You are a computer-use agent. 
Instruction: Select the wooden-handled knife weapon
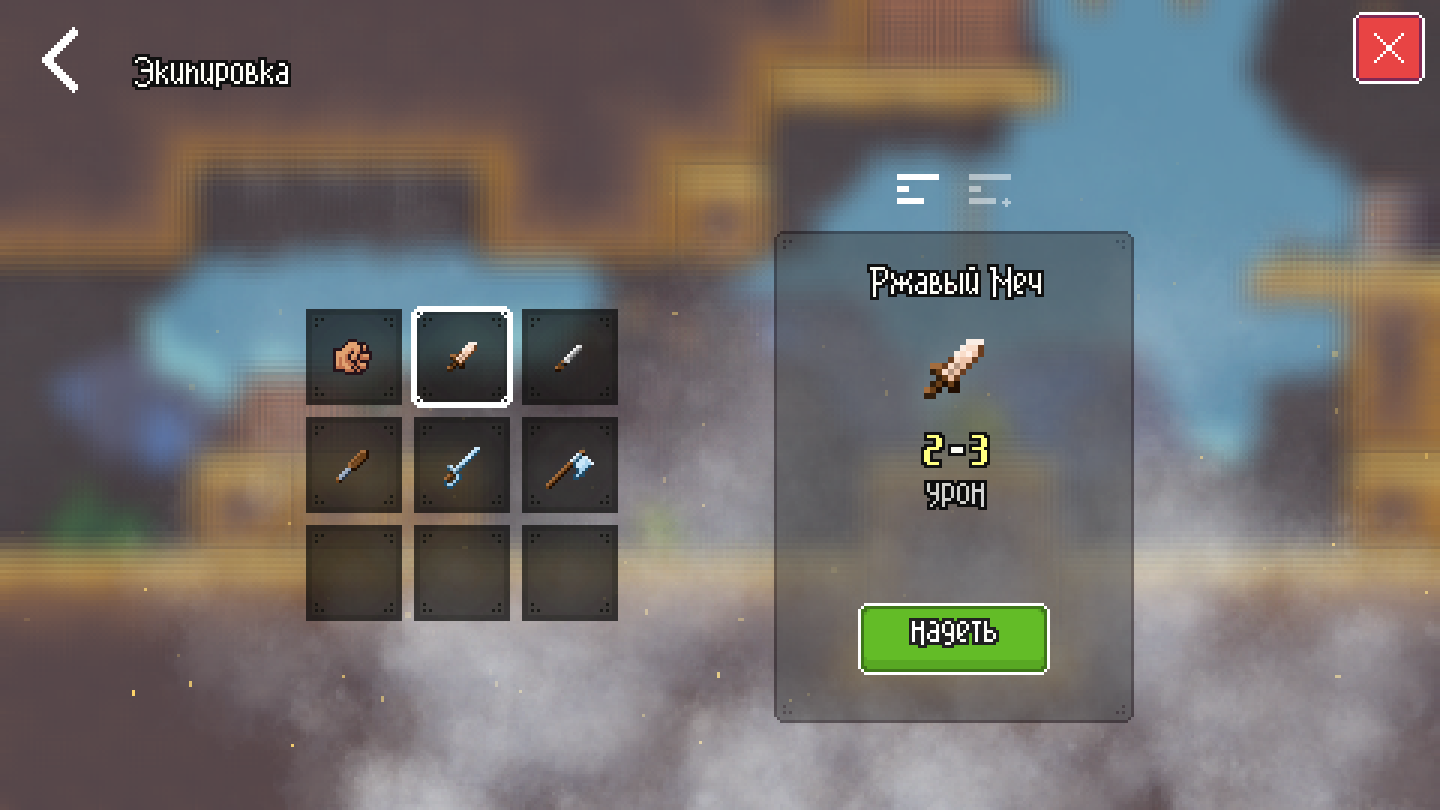tap(353, 464)
